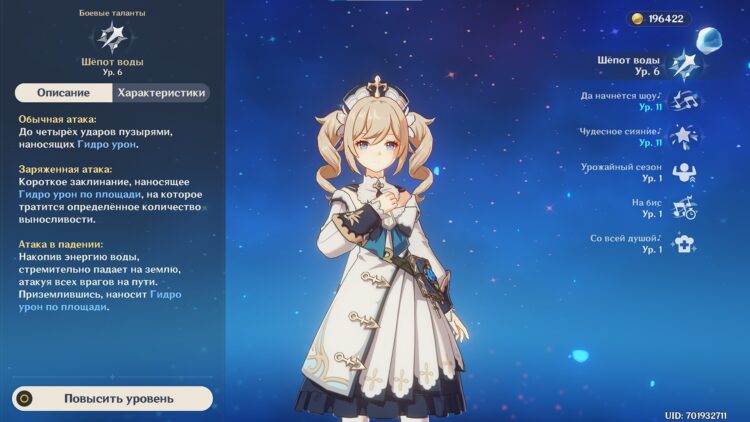Click the Mora coin balance
This screenshot has width=750, height=422.
click(660, 19)
